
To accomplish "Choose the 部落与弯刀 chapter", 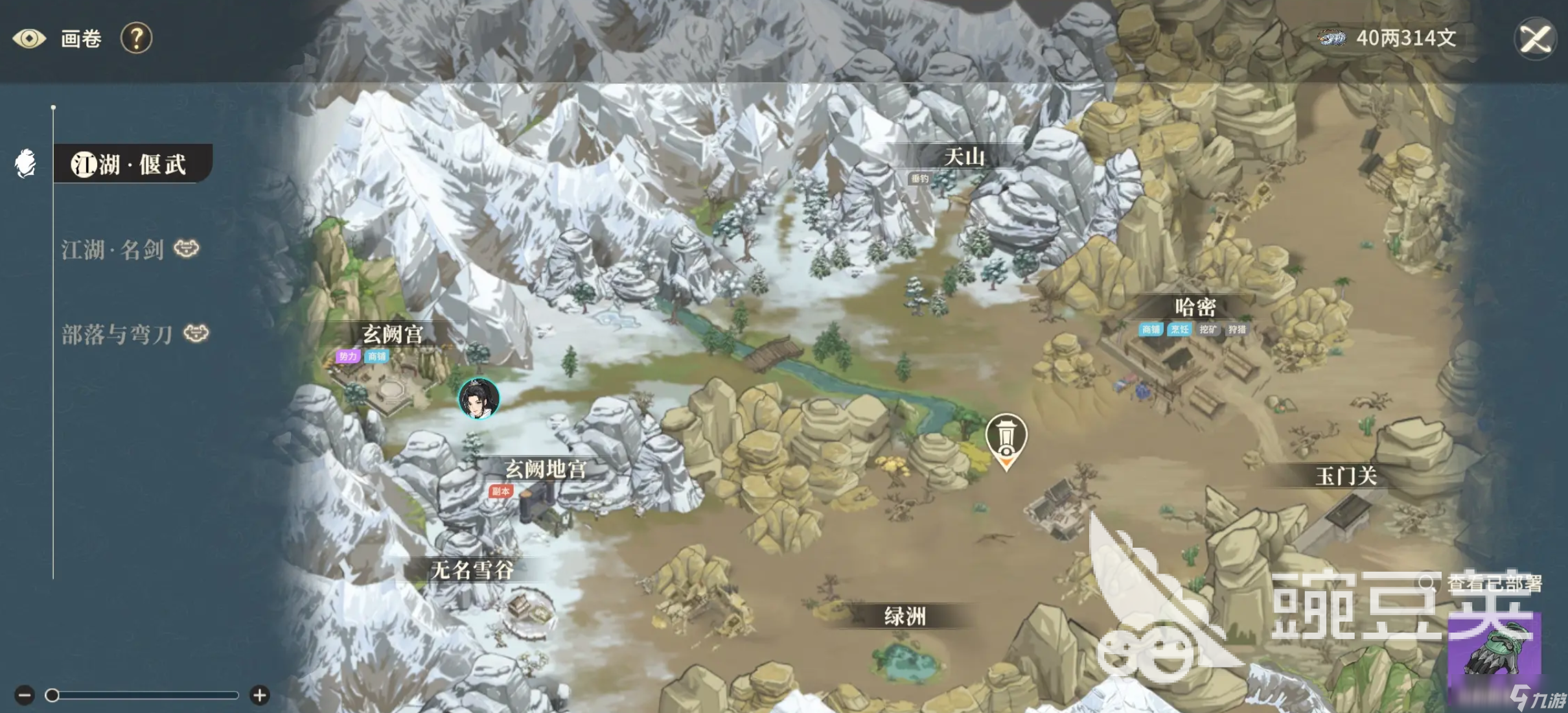I will pyautogui.click(x=117, y=334).
